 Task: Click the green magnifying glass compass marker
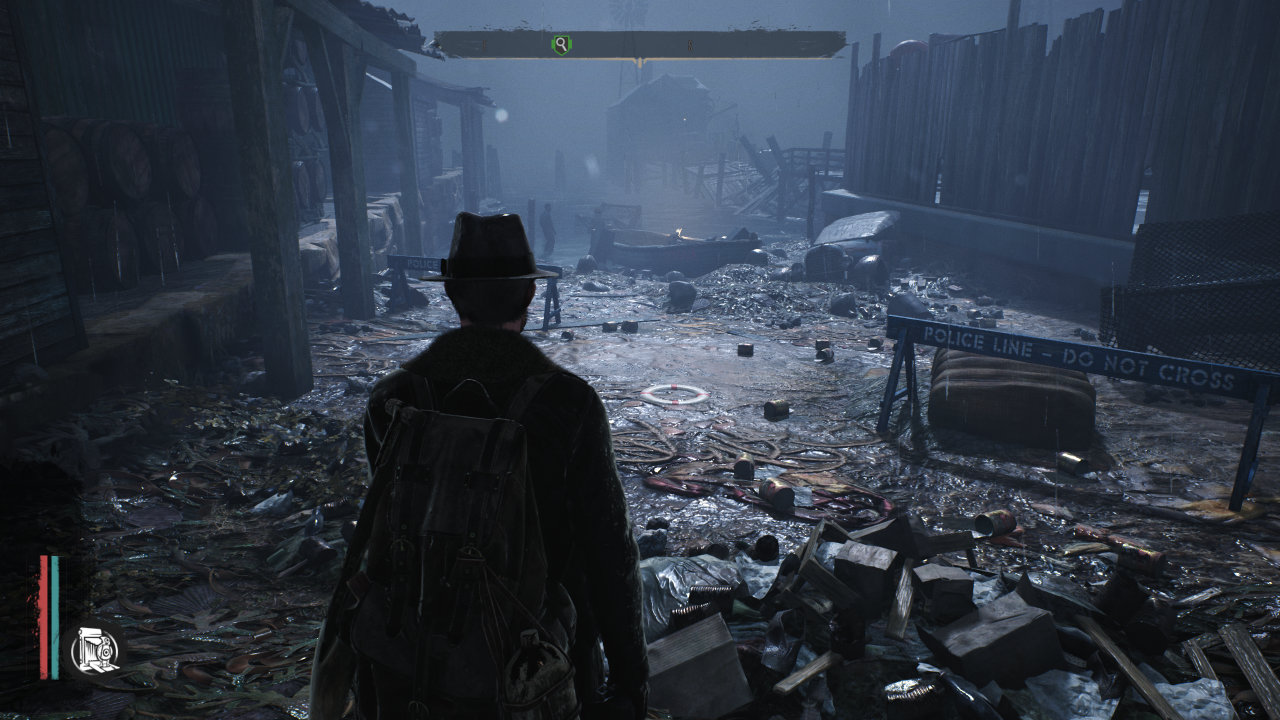[562, 44]
